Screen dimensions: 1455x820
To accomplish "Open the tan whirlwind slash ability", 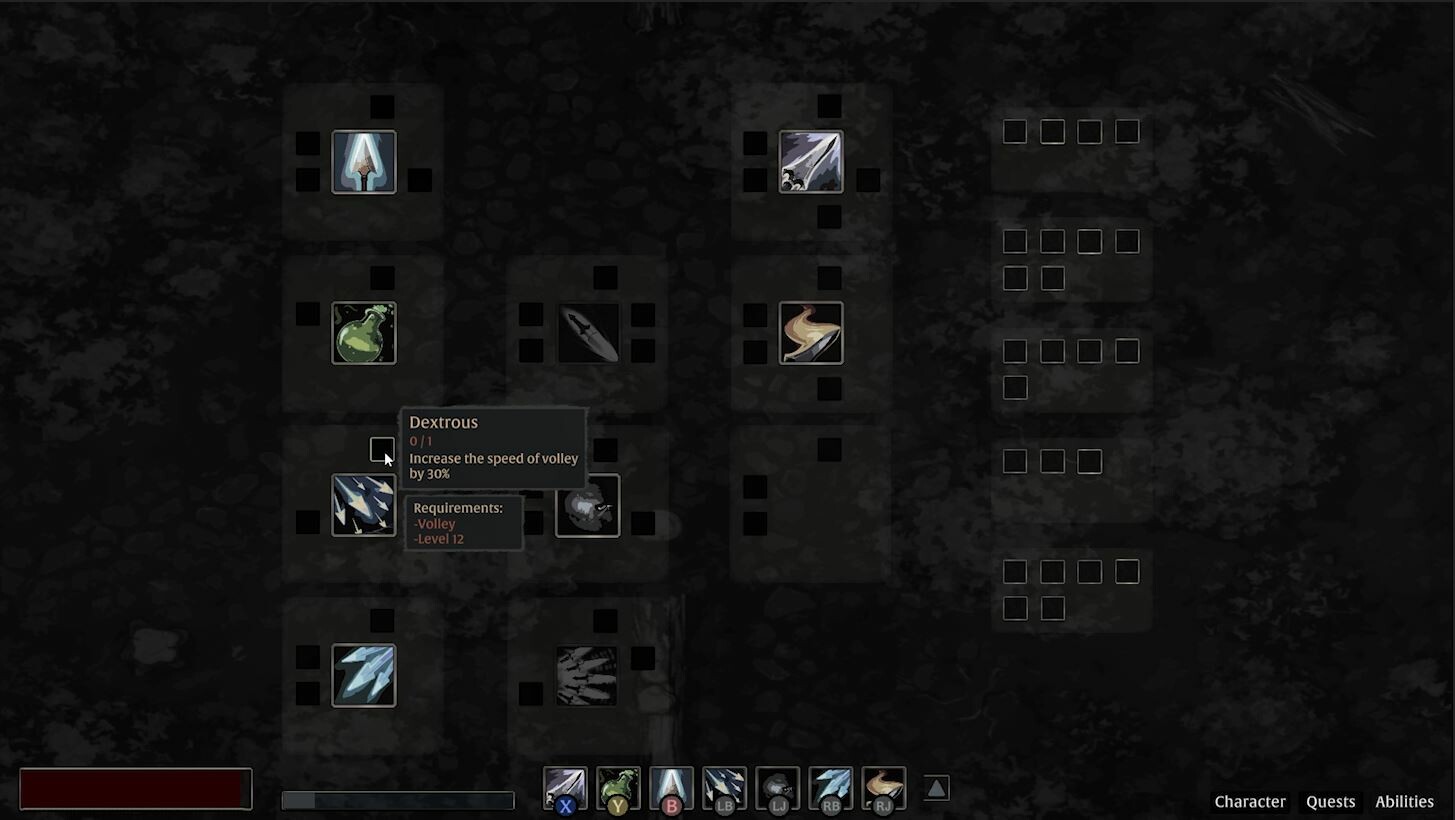I will pyautogui.click(x=810, y=332).
